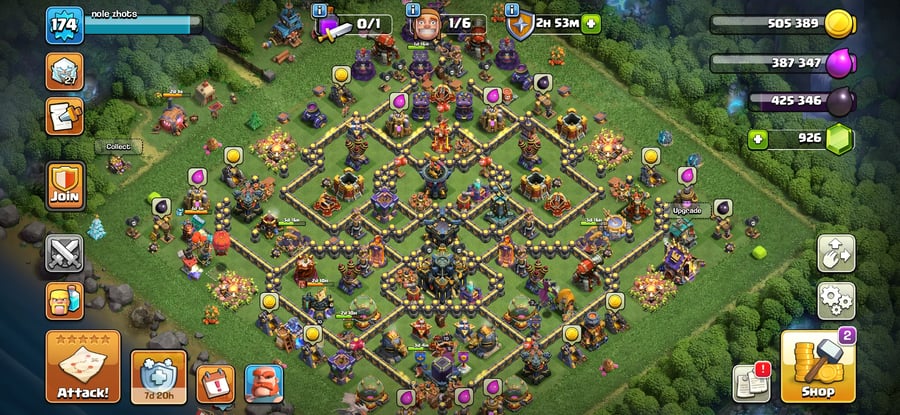Open the calendar events icon
Screen dimensions: 900x415
click(x=214, y=382)
